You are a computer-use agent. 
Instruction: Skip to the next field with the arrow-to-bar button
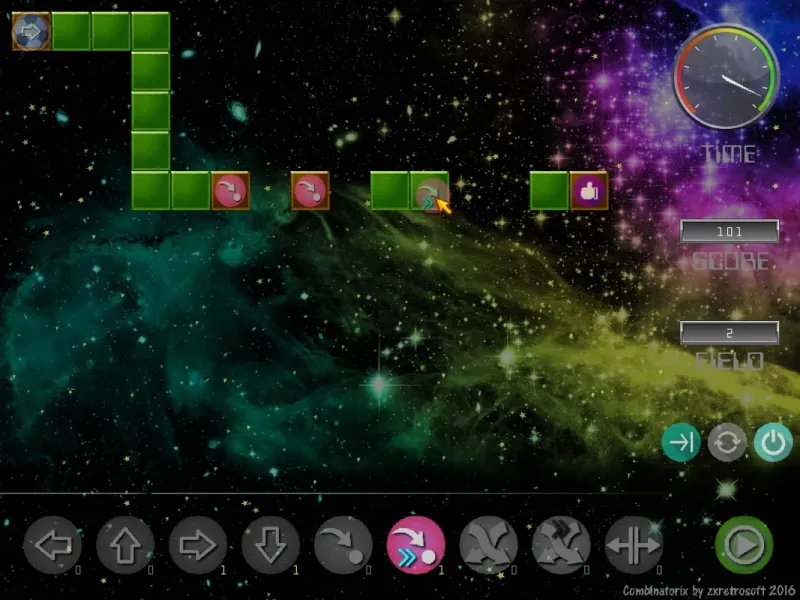pos(681,443)
